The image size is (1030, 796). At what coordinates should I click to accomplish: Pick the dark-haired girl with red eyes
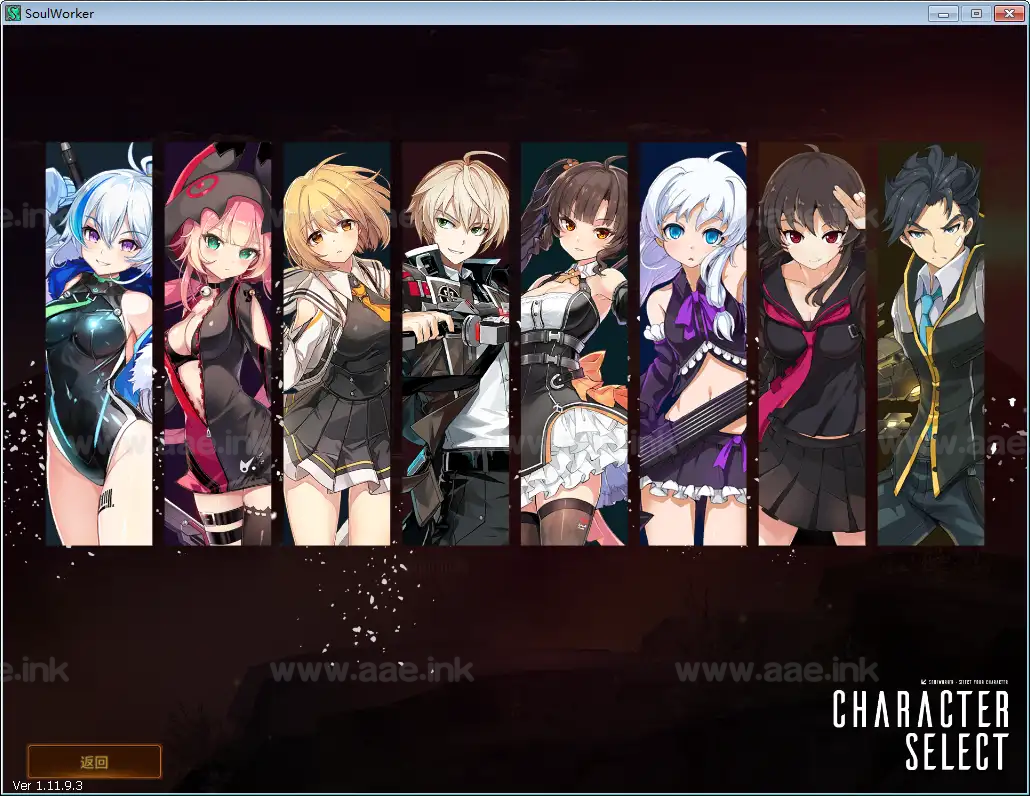coord(812,343)
